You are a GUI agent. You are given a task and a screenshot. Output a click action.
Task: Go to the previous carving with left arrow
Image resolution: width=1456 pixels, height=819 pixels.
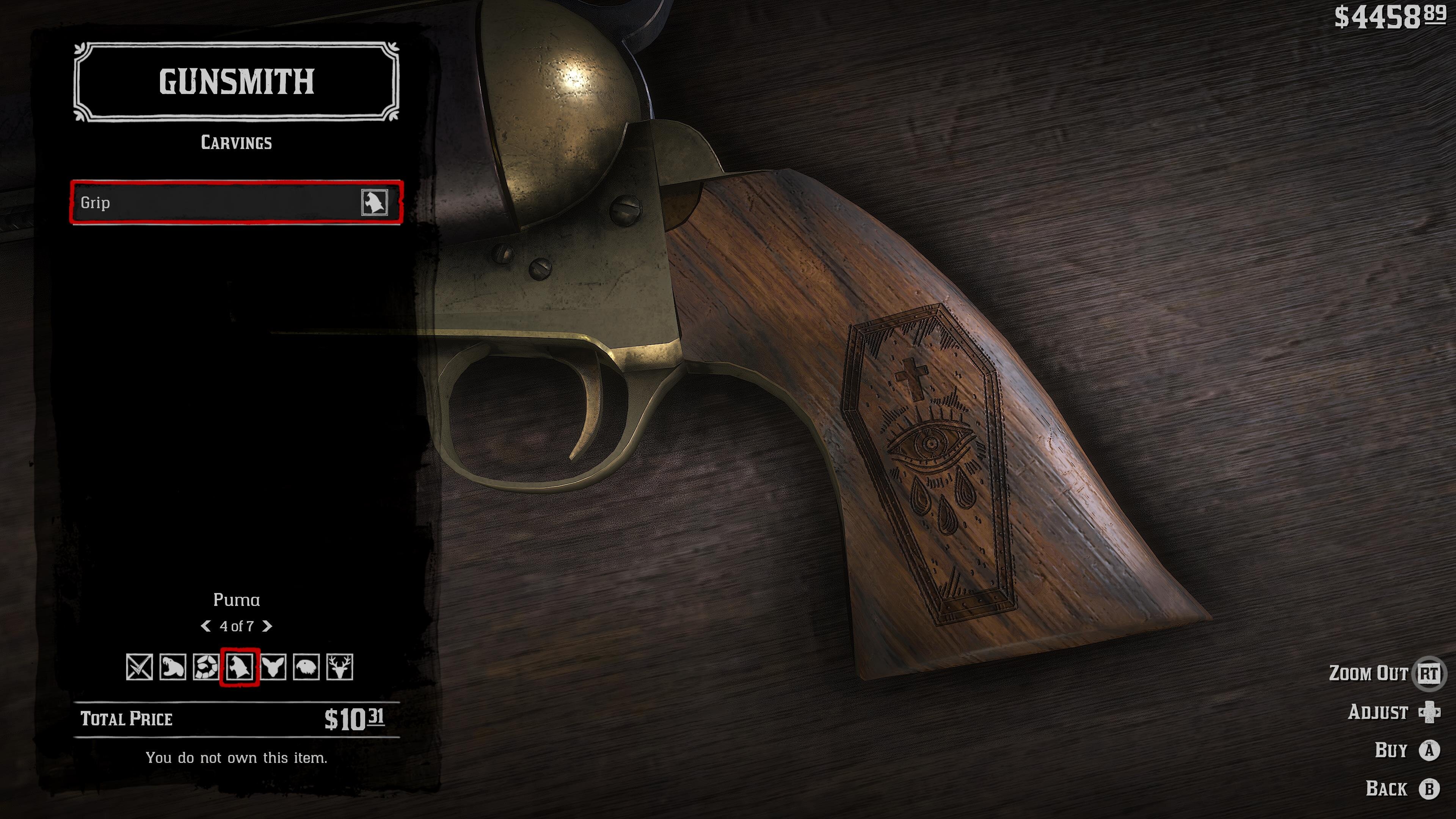pyautogui.click(x=206, y=626)
